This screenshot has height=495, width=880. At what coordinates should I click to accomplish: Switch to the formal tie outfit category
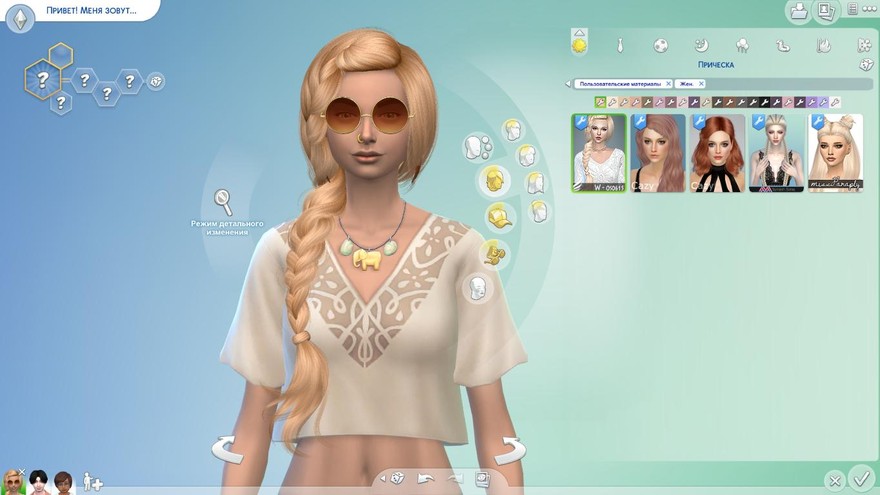pyautogui.click(x=620, y=45)
